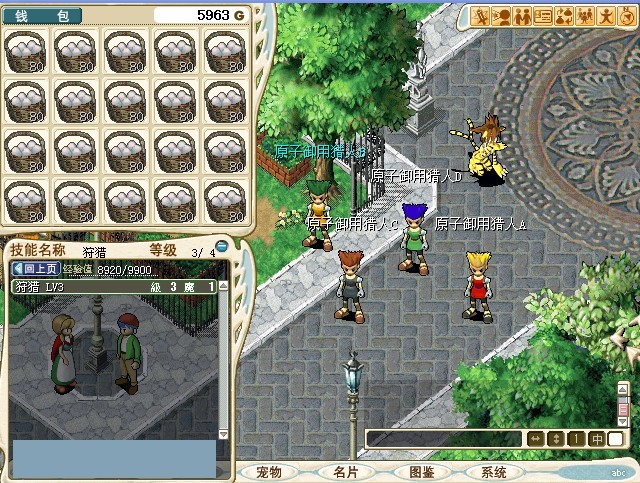Click the money bag trade icon
Screen dimensions: 640x483
[564, 15]
